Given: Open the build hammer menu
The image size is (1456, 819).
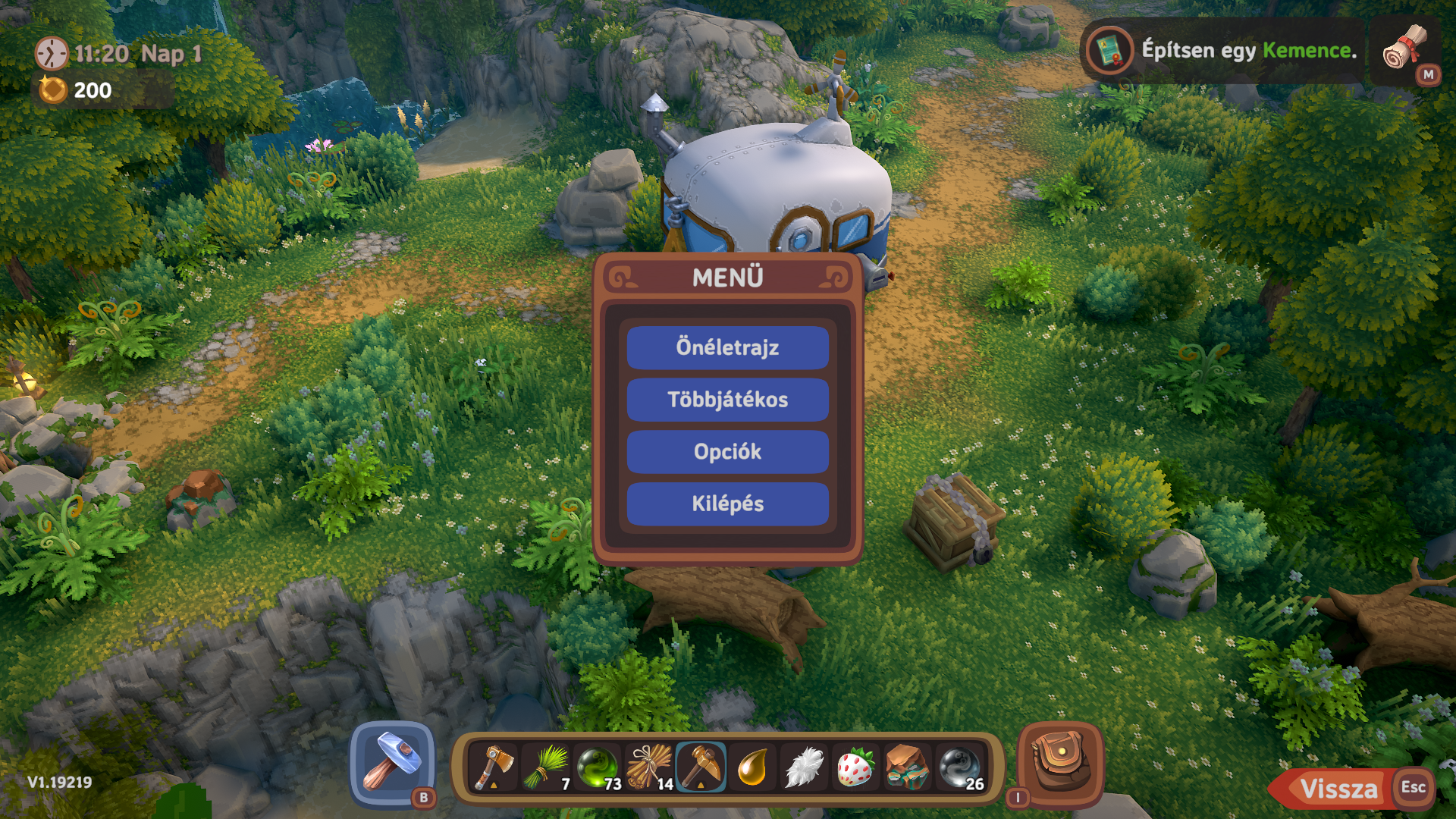Looking at the screenshot, I should (392, 762).
